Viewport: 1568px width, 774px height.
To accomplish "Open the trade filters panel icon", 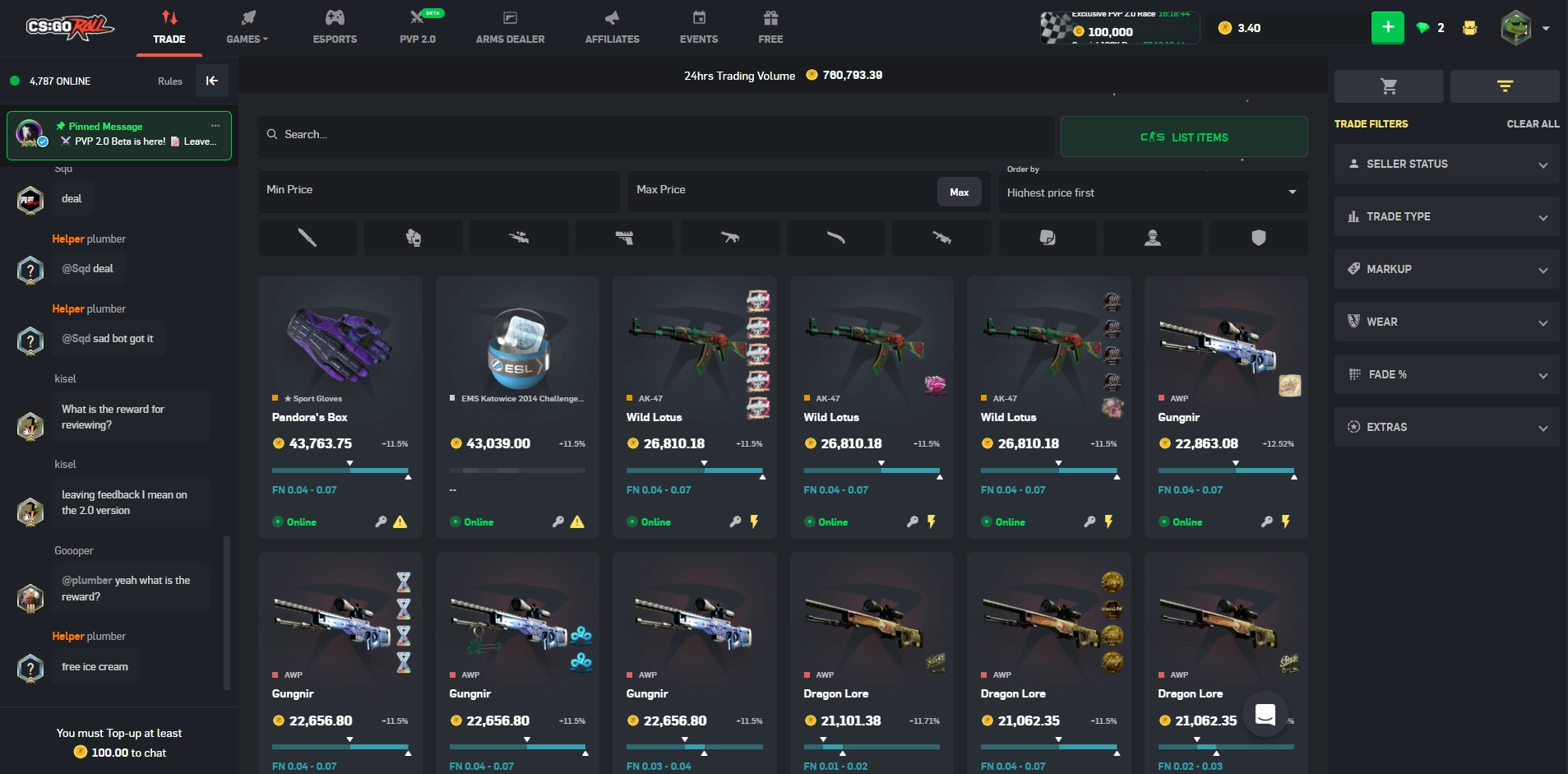I will pos(1504,86).
